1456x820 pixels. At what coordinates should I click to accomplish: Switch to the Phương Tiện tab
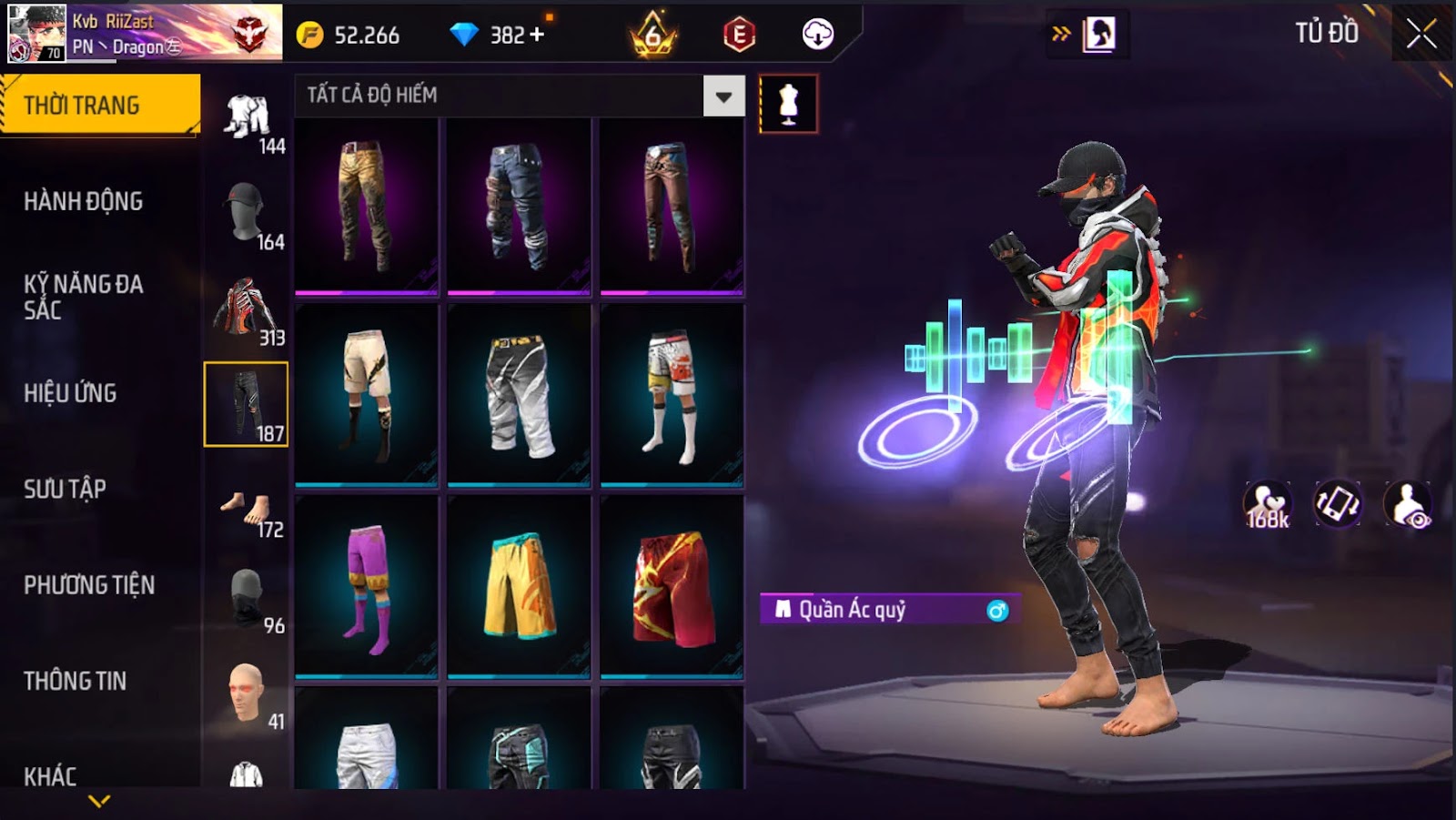click(89, 585)
